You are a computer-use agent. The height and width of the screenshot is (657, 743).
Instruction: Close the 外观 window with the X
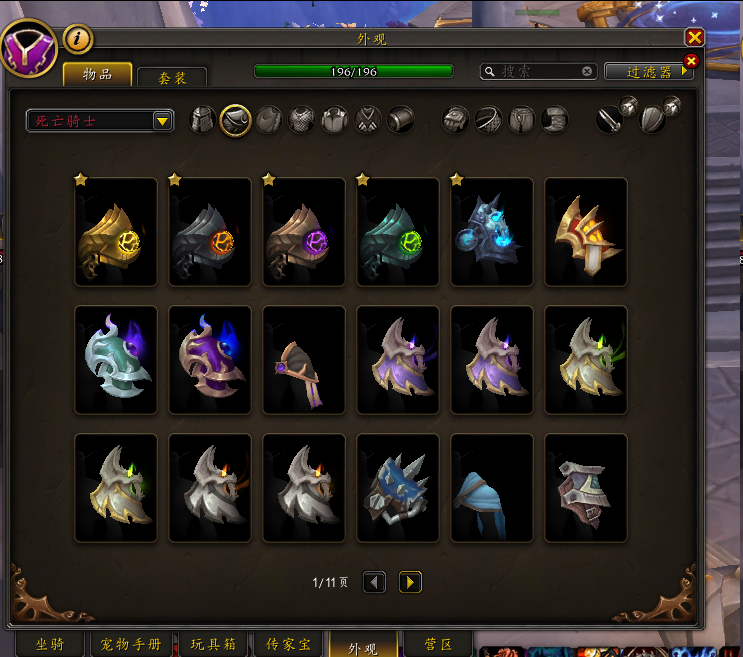coord(694,37)
